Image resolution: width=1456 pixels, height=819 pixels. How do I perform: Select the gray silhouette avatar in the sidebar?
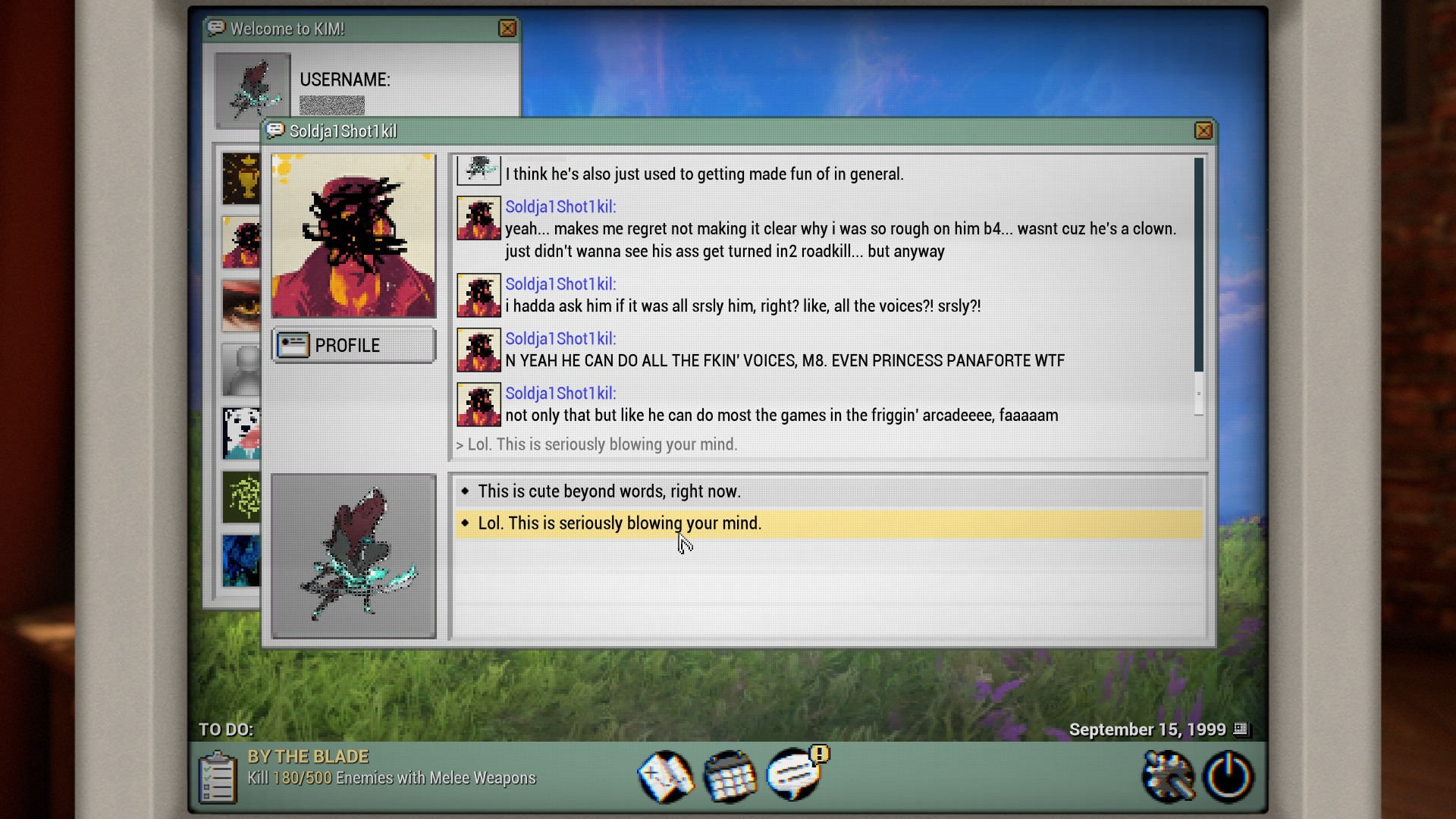pyautogui.click(x=240, y=369)
